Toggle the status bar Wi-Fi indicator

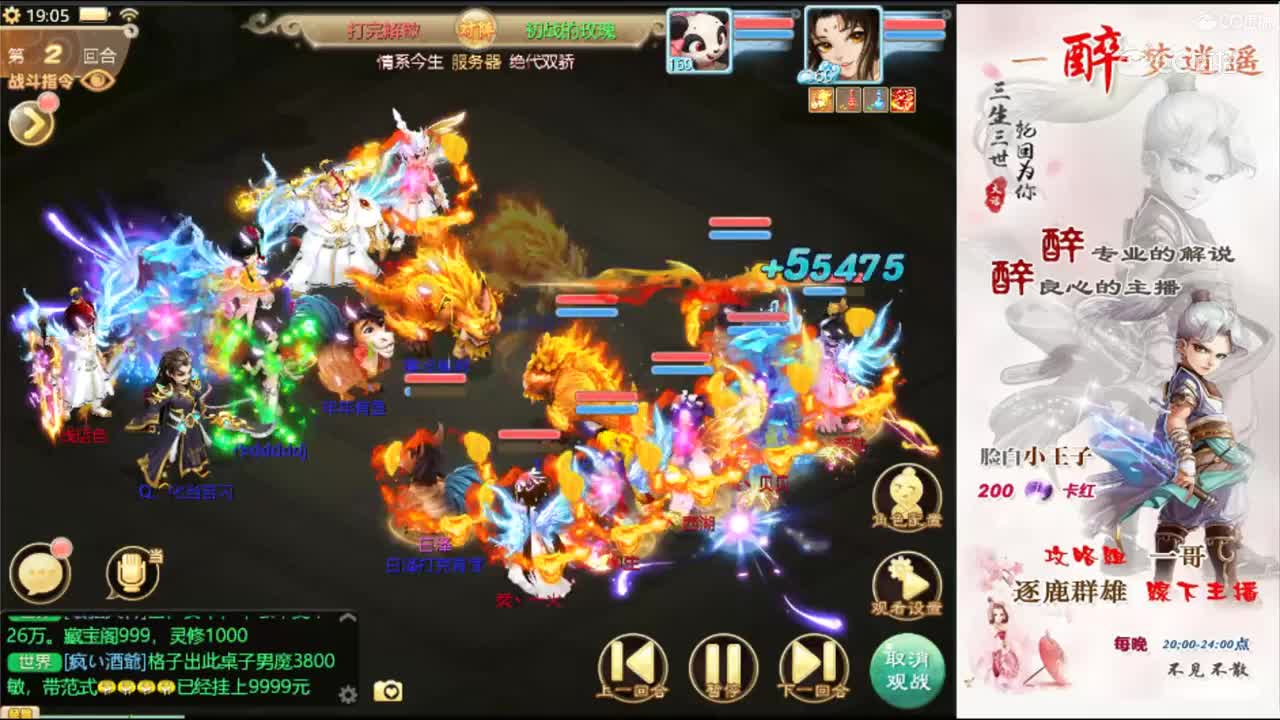click(x=128, y=14)
